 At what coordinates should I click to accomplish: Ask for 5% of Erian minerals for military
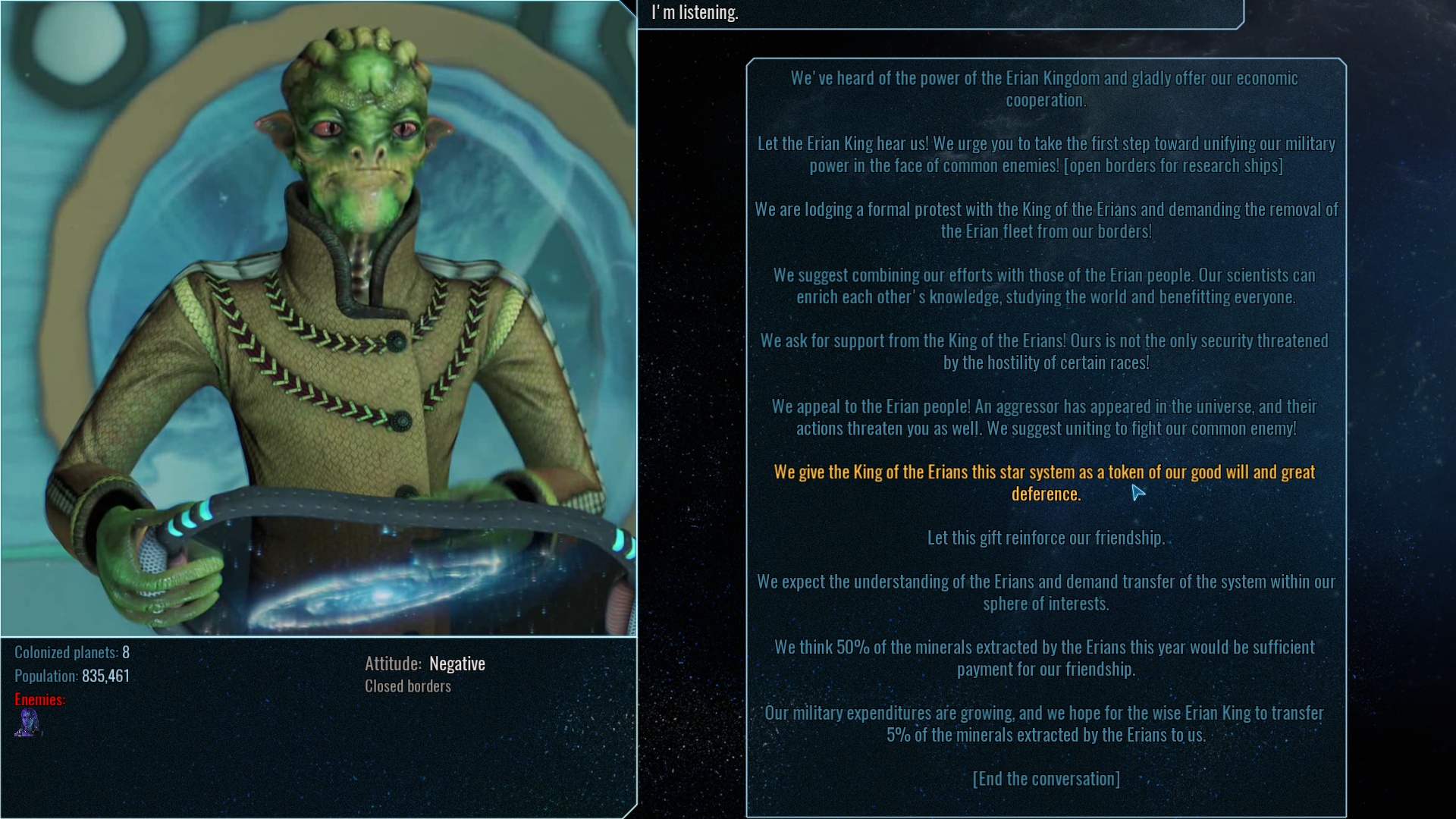(1045, 723)
